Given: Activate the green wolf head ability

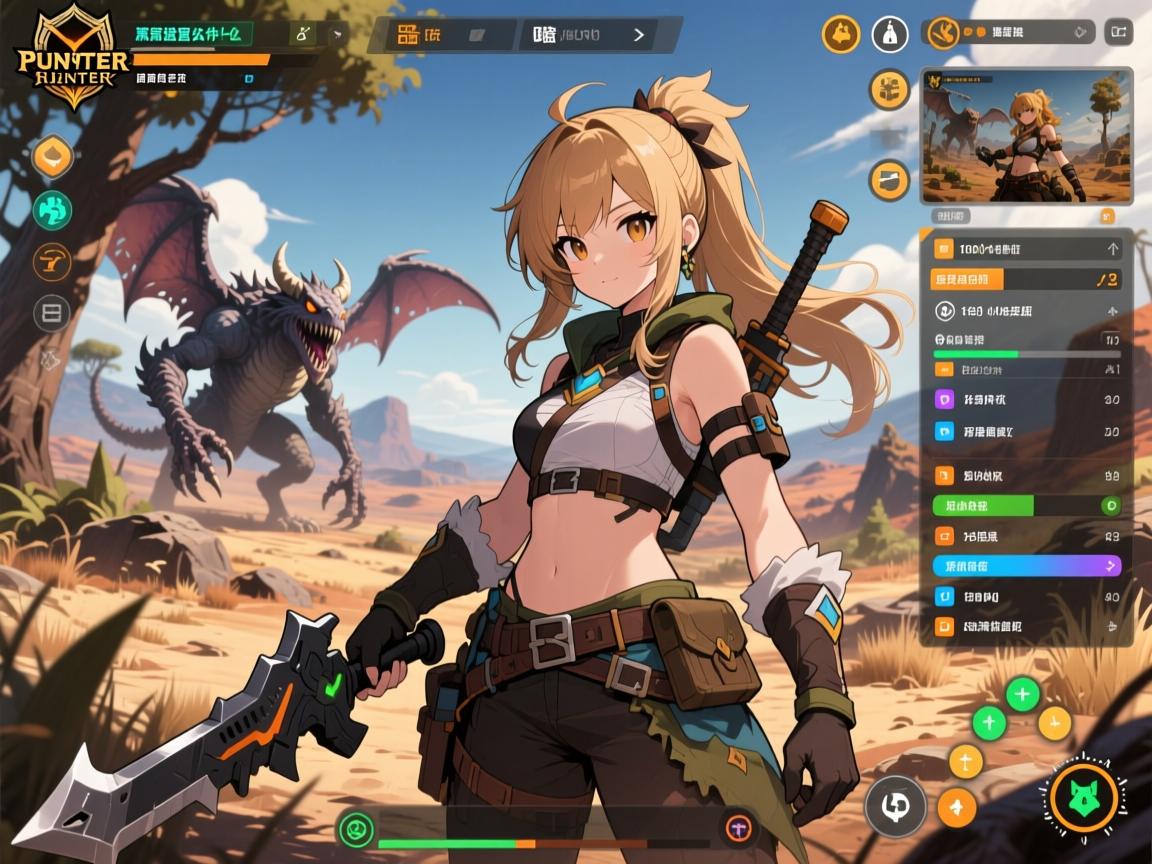Looking at the screenshot, I should click(x=1084, y=797).
